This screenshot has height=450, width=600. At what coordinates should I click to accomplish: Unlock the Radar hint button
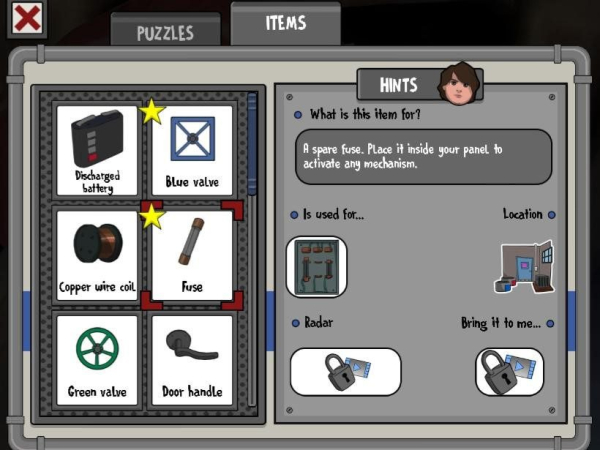coord(345,372)
